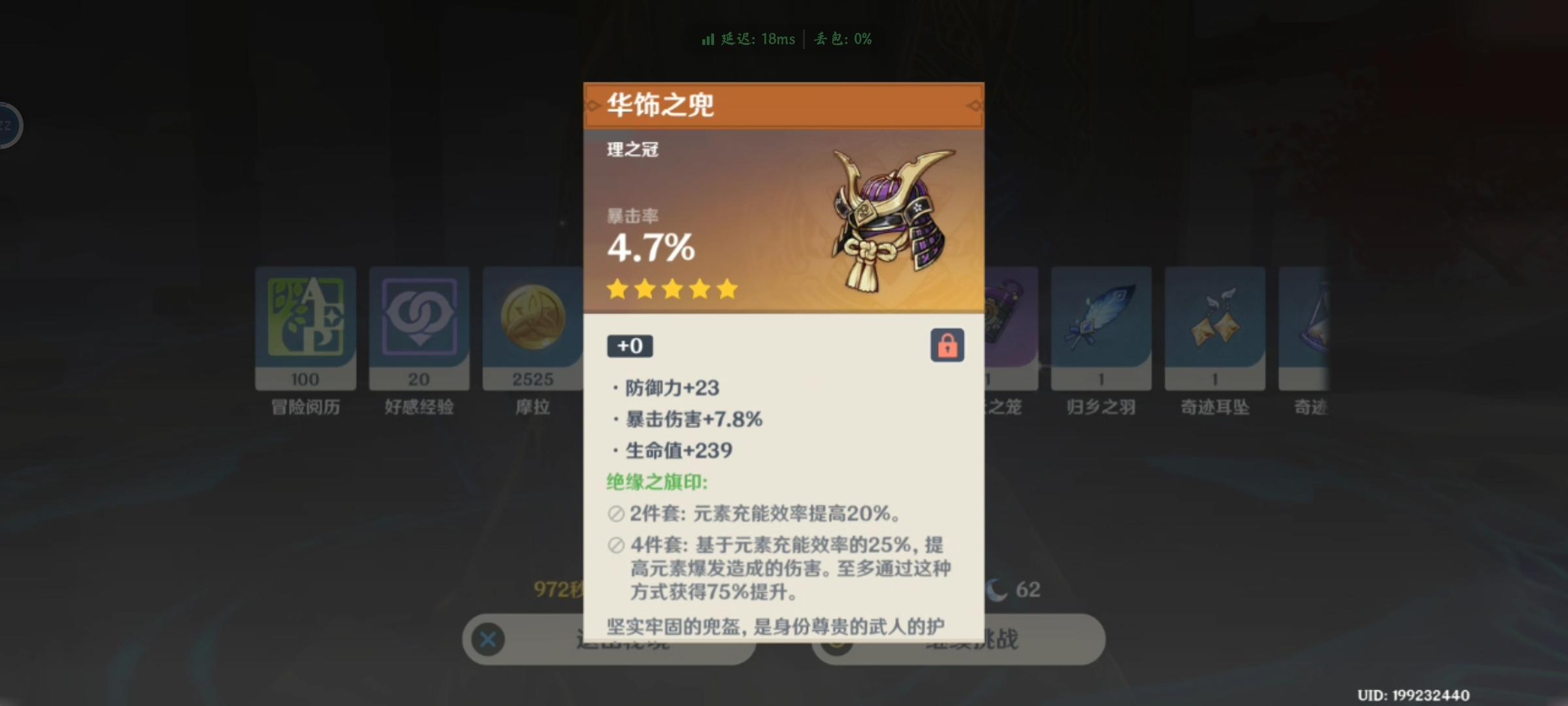Select the 归乡之羽 feather artifact icon
1568x706 pixels.
(x=1101, y=320)
